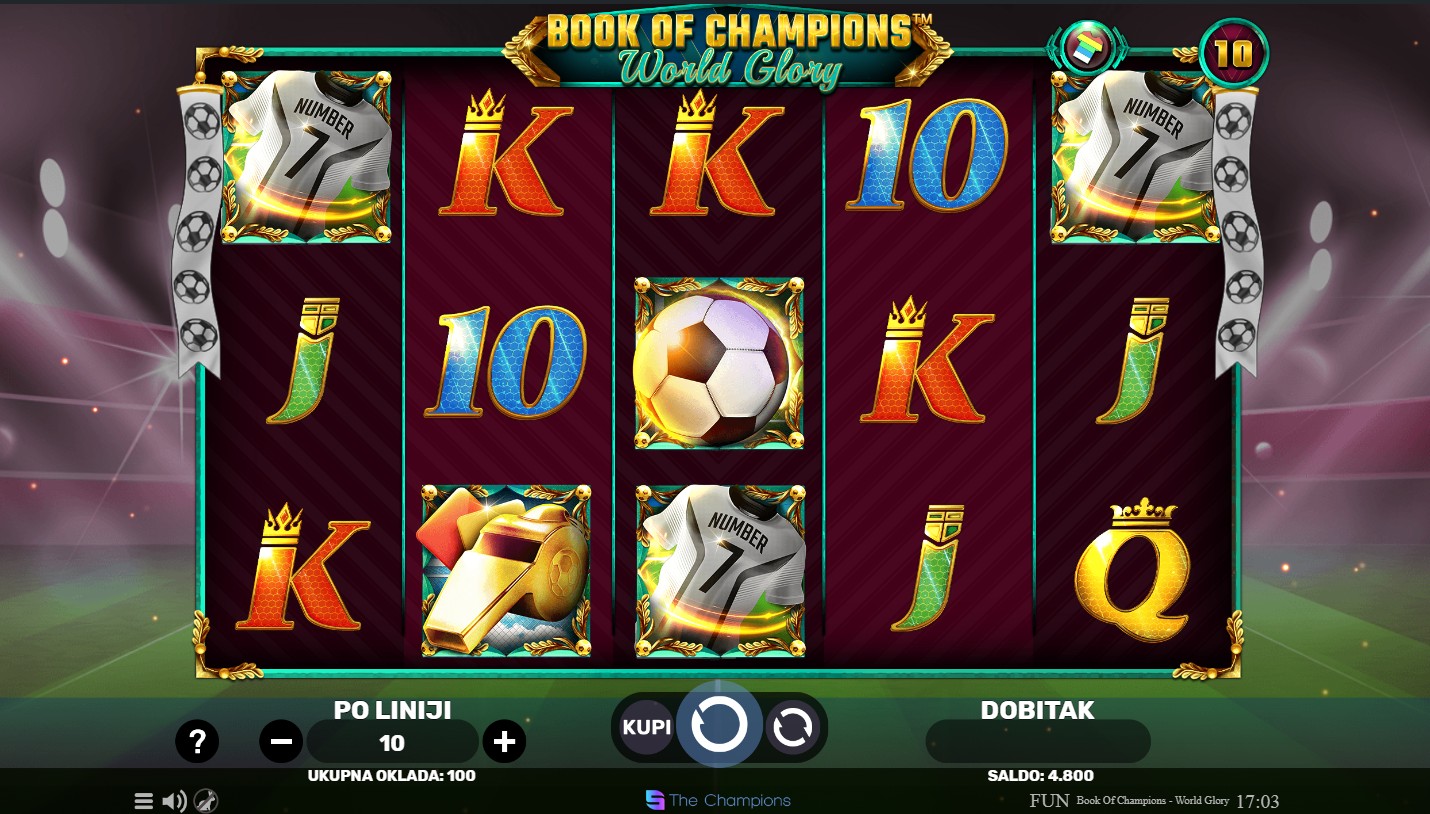Open the striped jersey team selector
The image size is (1430, 814).
1086,47
